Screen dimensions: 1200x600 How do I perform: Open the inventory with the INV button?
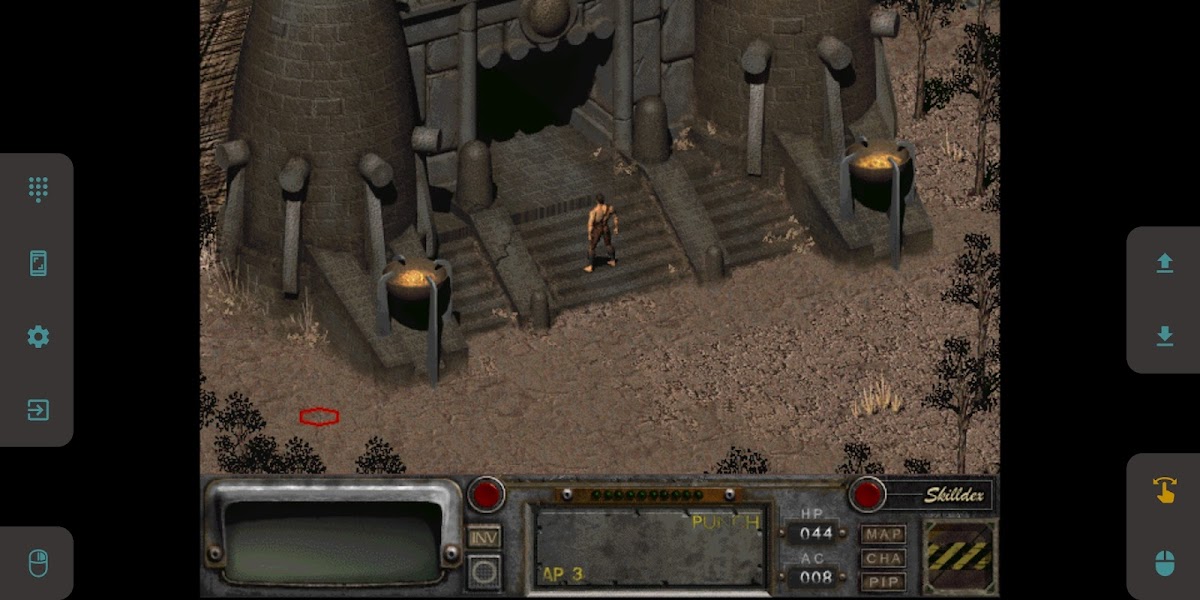(485, 537)
